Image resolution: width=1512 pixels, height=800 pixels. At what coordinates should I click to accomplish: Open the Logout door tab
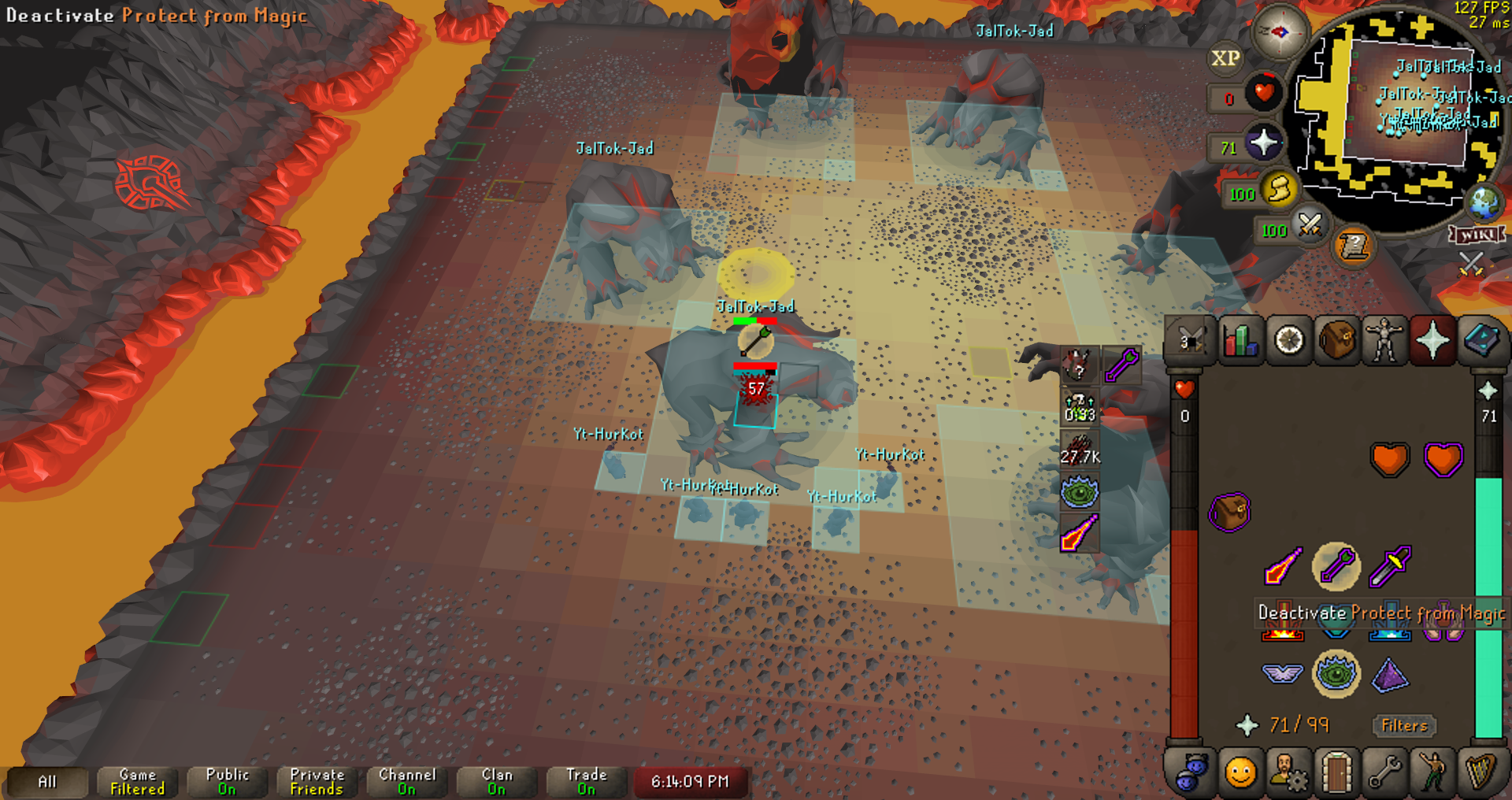pos(1336,772)
